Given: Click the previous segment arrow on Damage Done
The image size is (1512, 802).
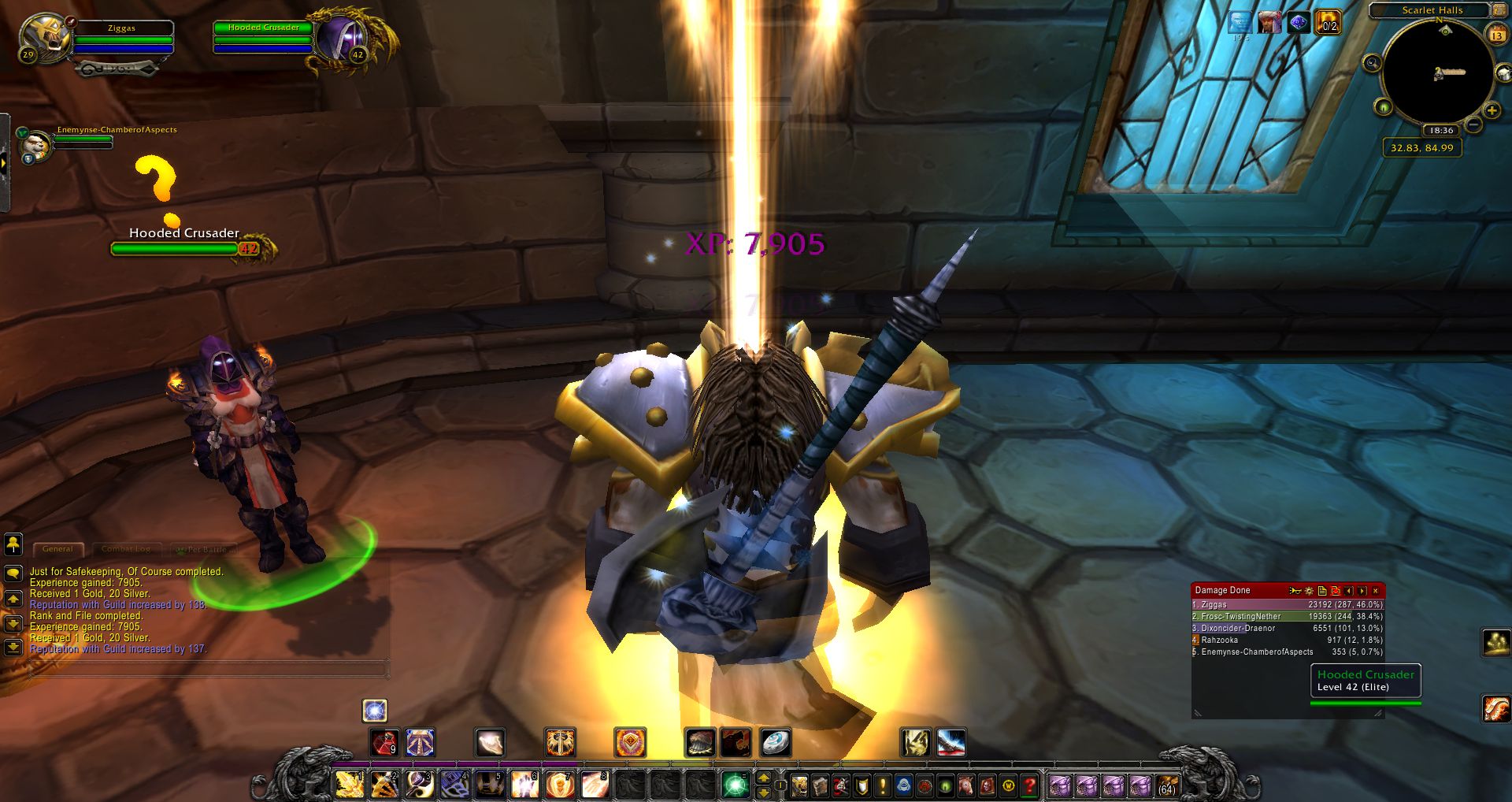Looking at the screenshot, I should pyautogui.click(x=1349, y=591).
